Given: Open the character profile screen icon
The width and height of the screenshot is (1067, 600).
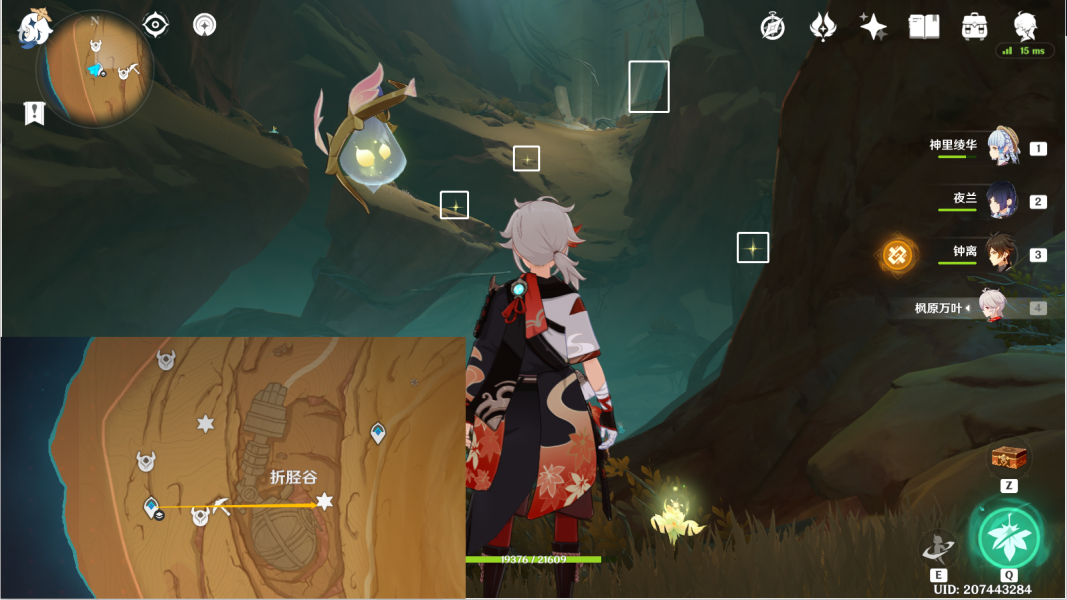Looking at the screenshot, I should [1025, 26].
